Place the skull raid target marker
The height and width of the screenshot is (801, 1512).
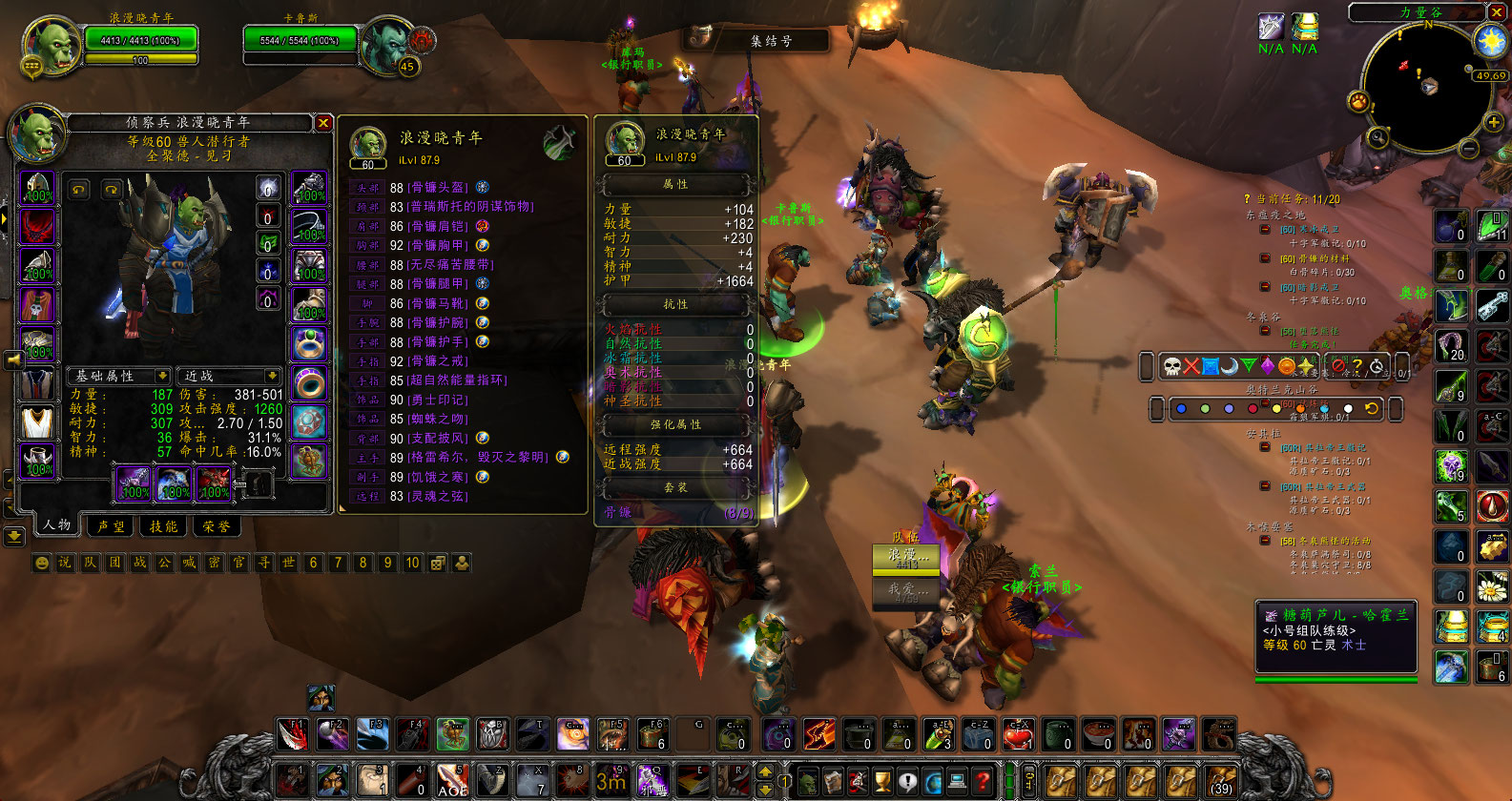pyautogui.click(x=1172, y=366)
